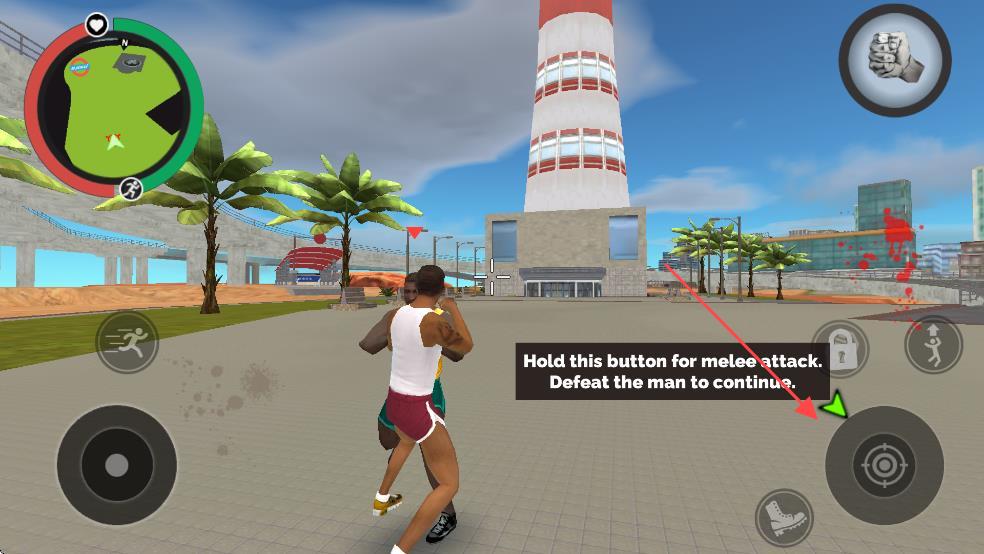Tap the crosshair melee attack button
This screenshot has width=984, height=554.
click(884, 464)
